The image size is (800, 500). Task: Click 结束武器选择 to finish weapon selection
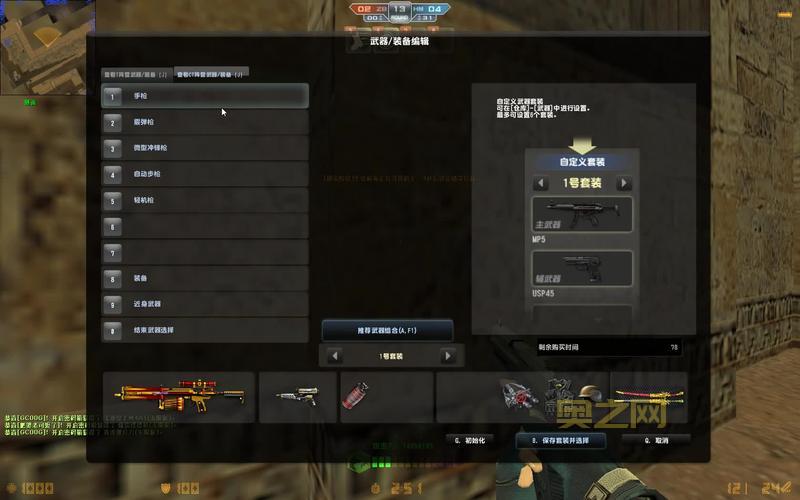205,330
